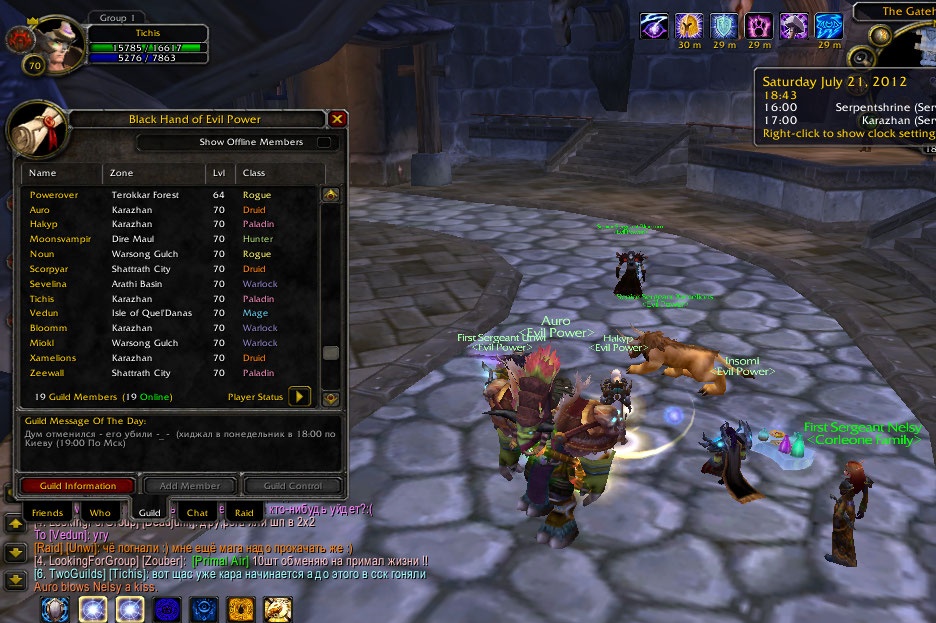936x623 pixels.
Task: Toggle the Show Offline Members checkbox
Action: [324, 142]
